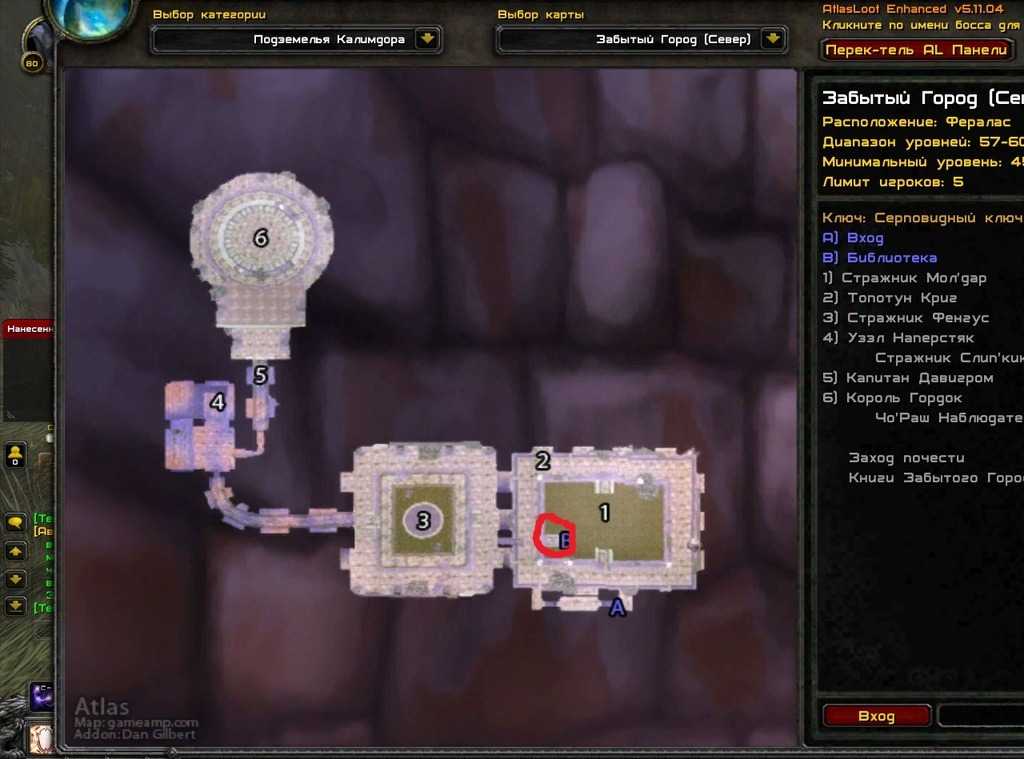Click the Заход почести entry
This screenshot has width=1024, height=759.
click(x=906, y=458)
